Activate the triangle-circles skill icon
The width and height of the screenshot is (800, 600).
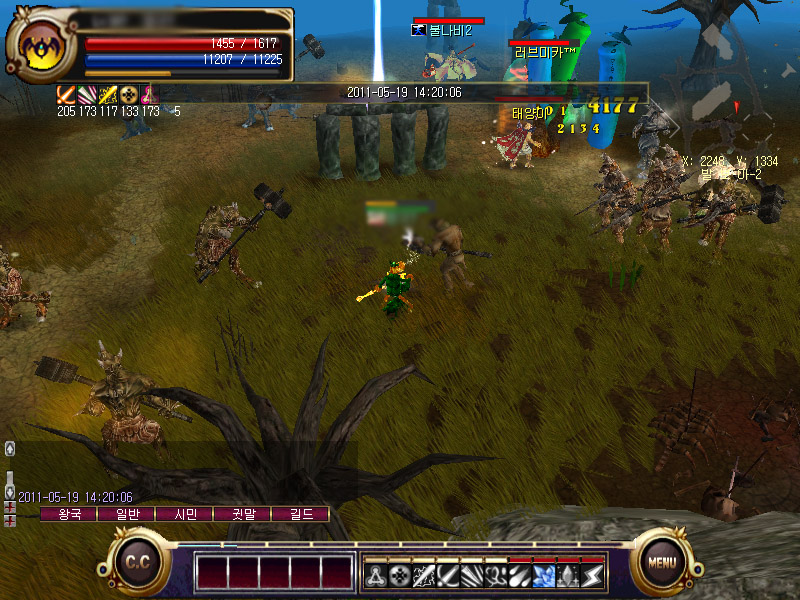375,575
